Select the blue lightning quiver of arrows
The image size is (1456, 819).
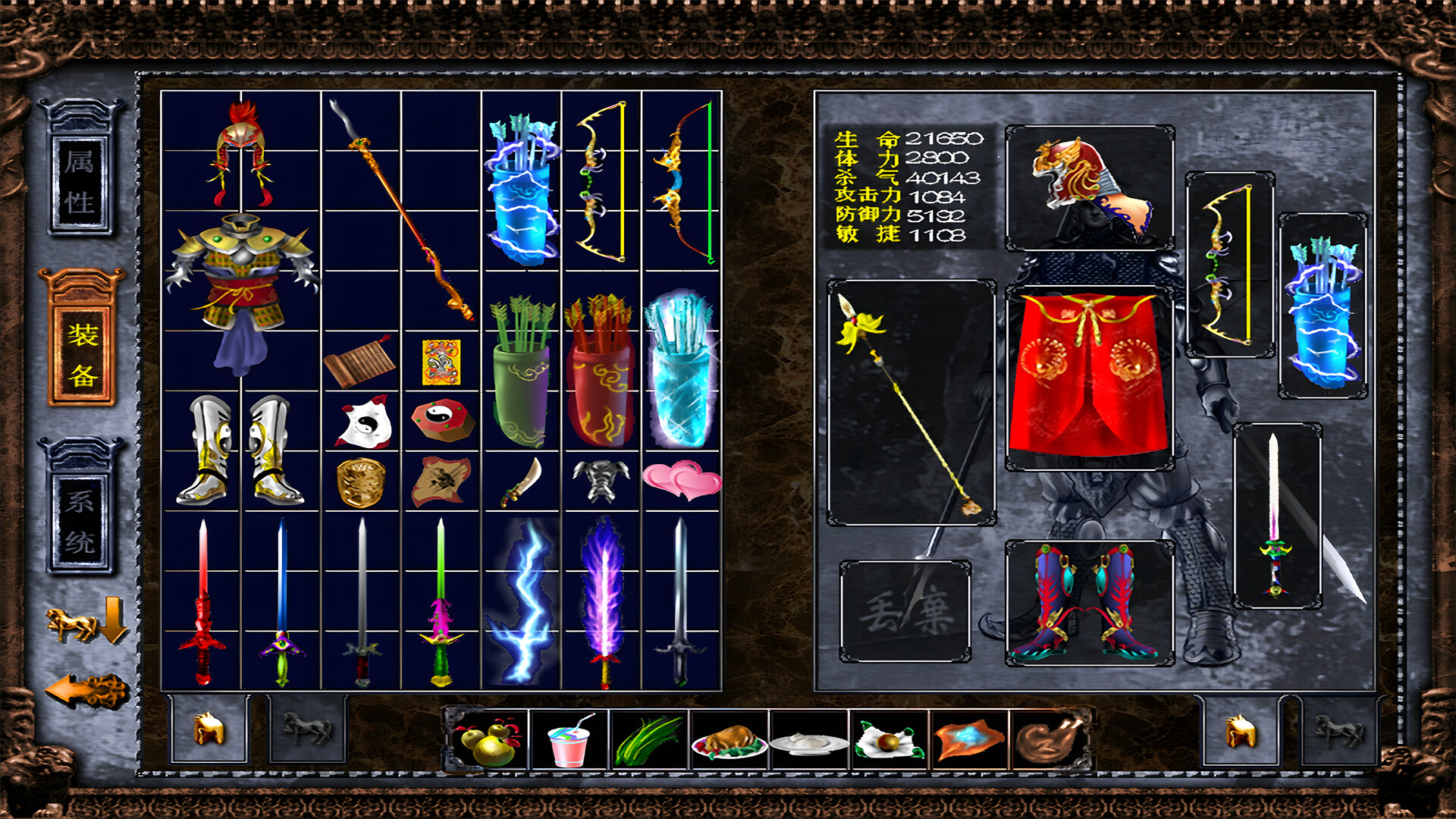[519, 182]
